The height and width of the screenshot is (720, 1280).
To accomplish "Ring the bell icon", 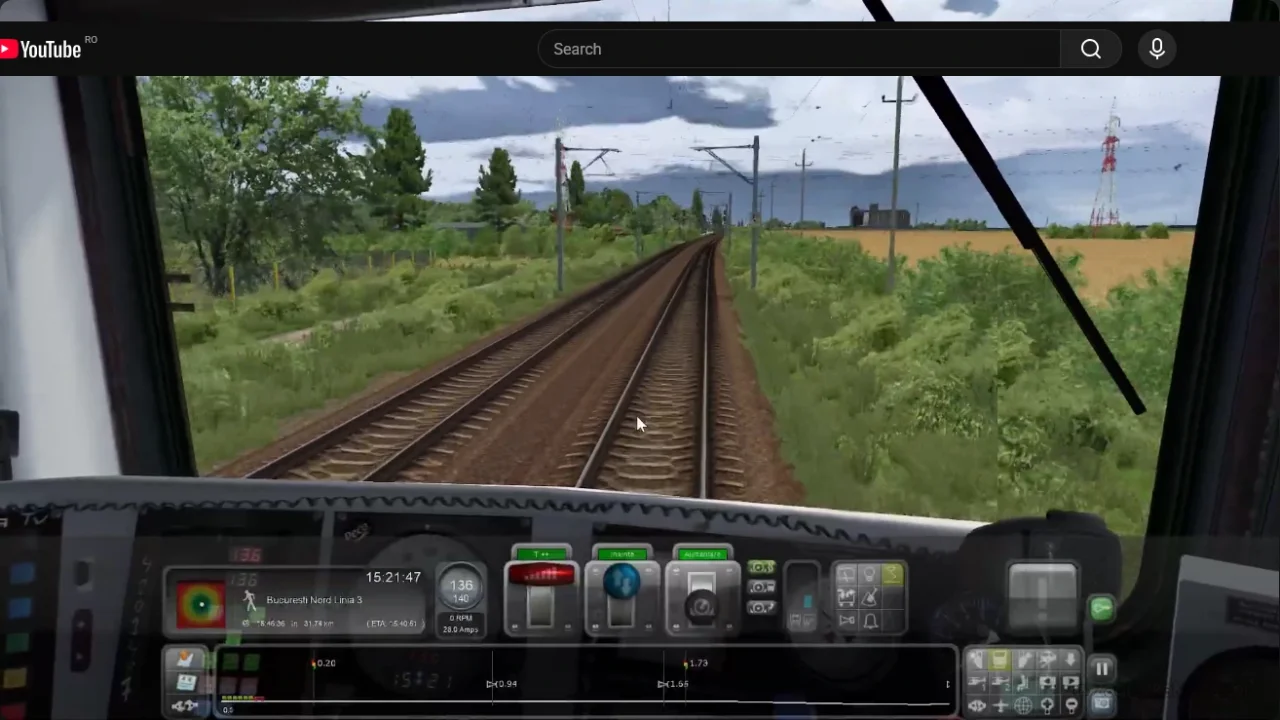I will click(870, 621).
